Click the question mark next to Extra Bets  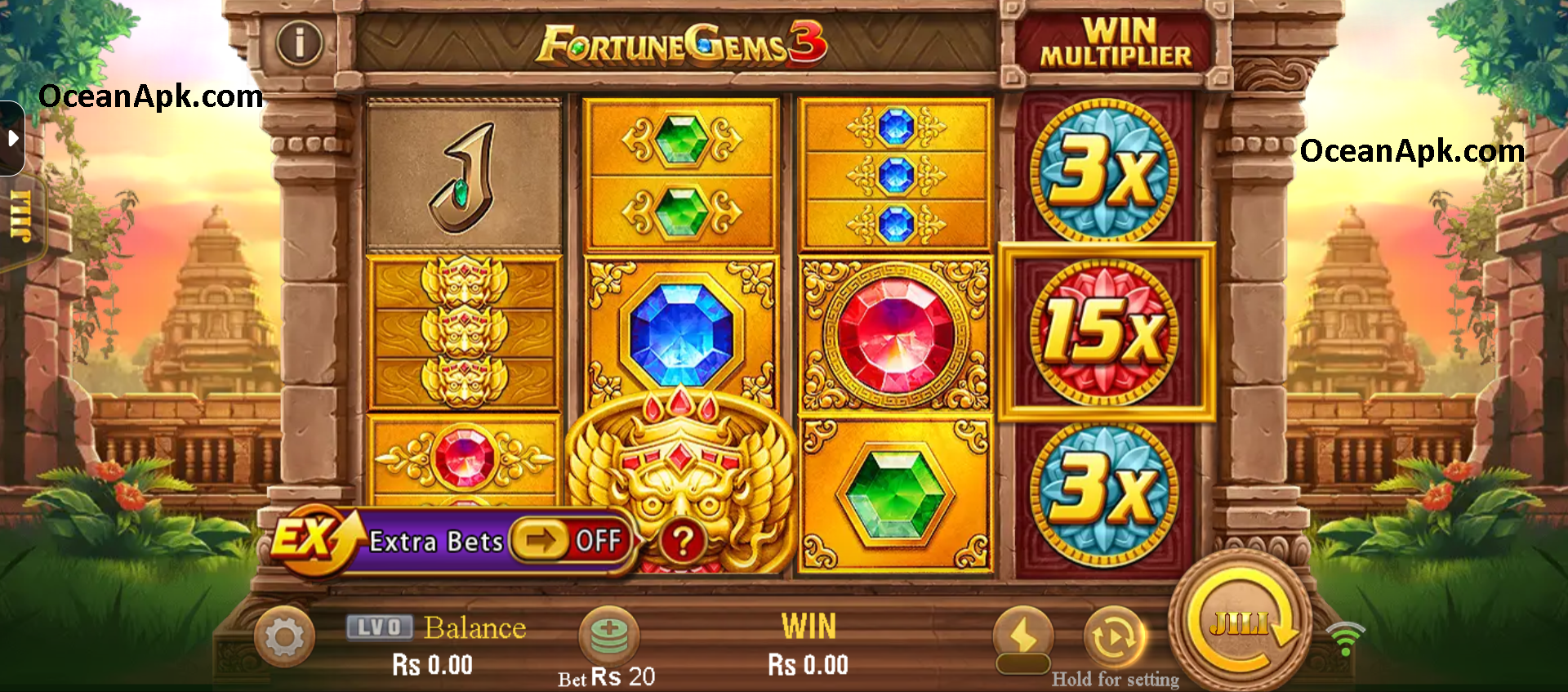684,539
